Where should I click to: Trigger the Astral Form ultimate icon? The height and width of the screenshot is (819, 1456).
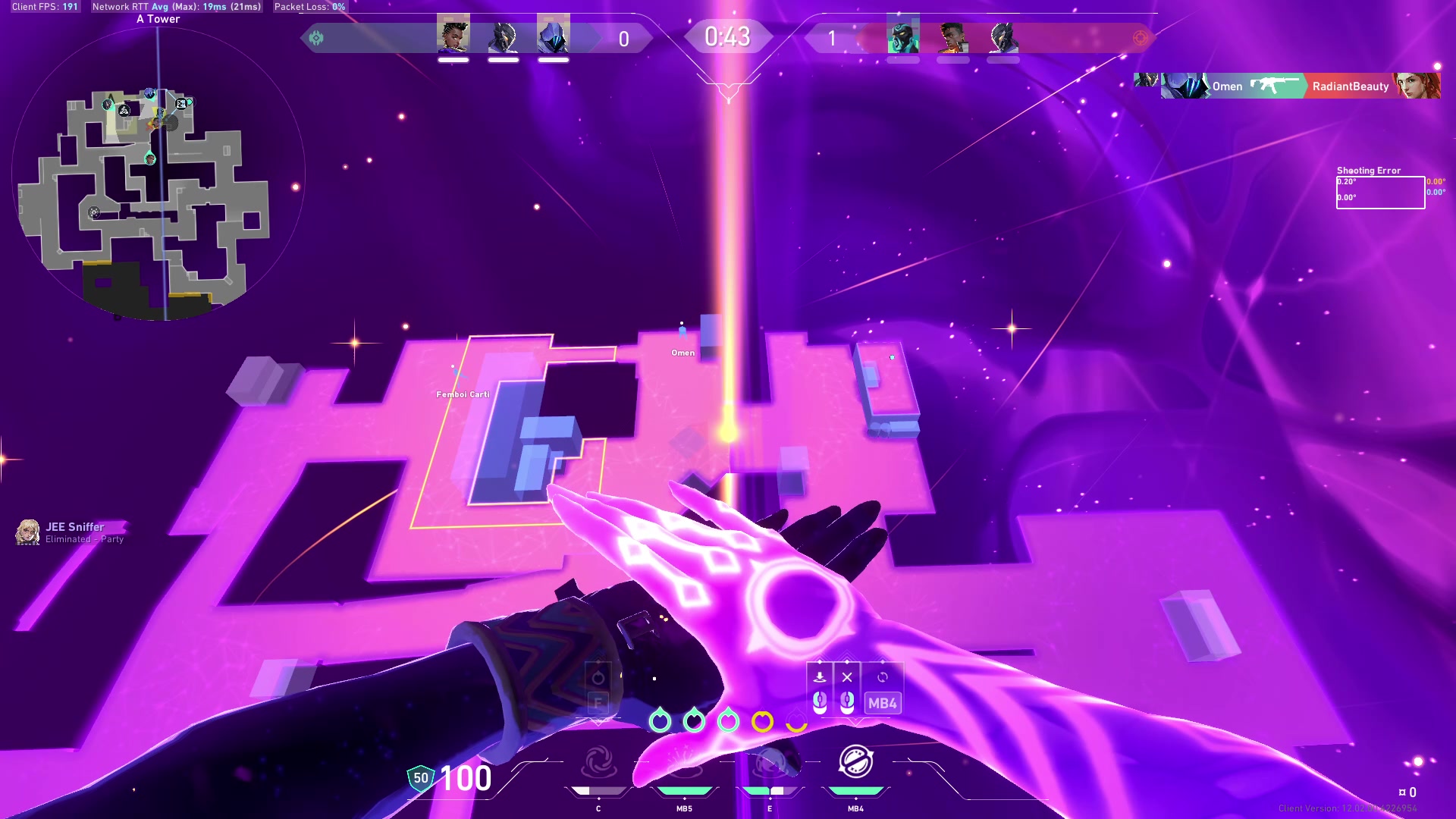pyautogui.click(x=855, y=761)
